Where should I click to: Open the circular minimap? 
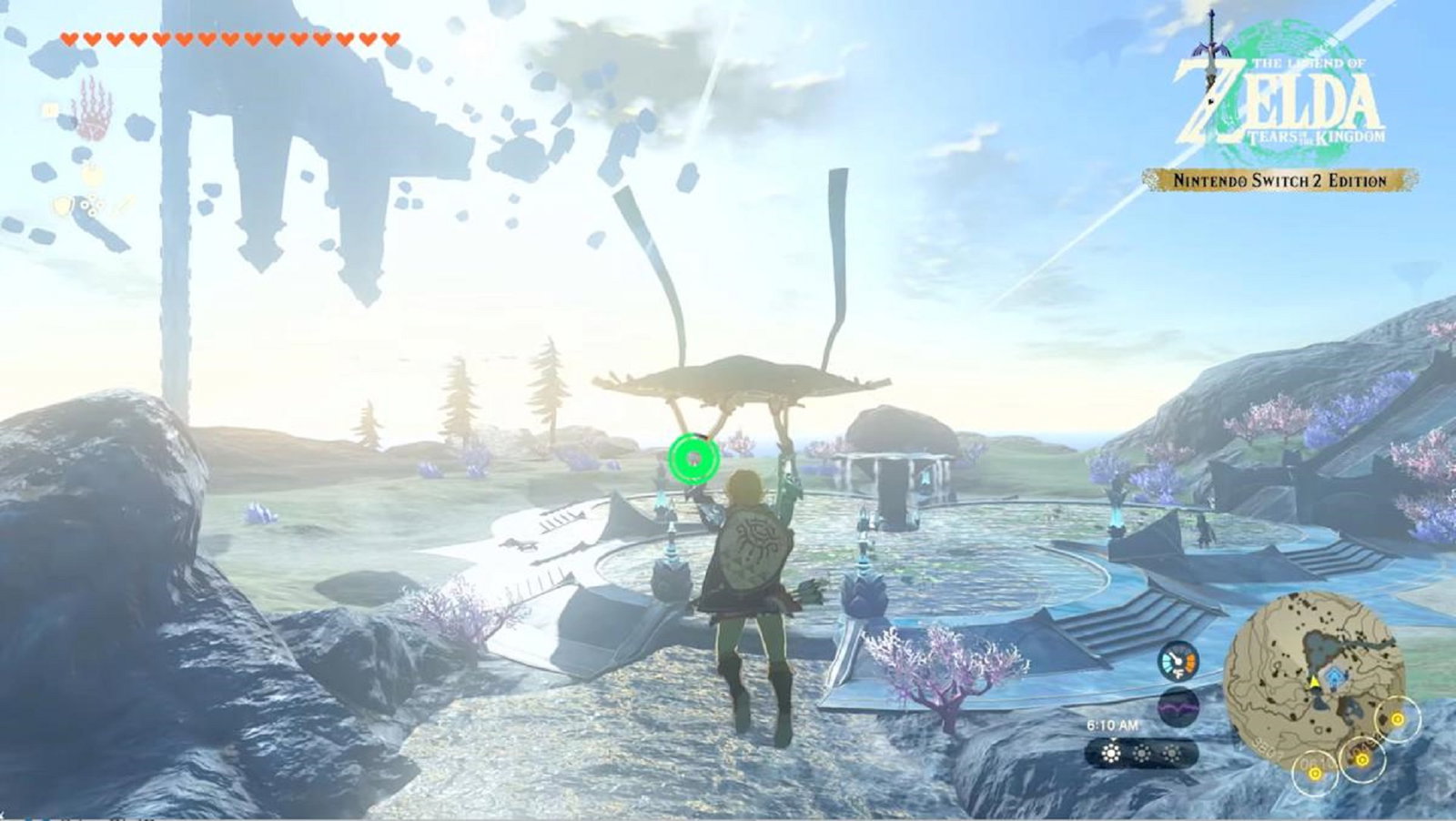click(x=1315, y=678)
